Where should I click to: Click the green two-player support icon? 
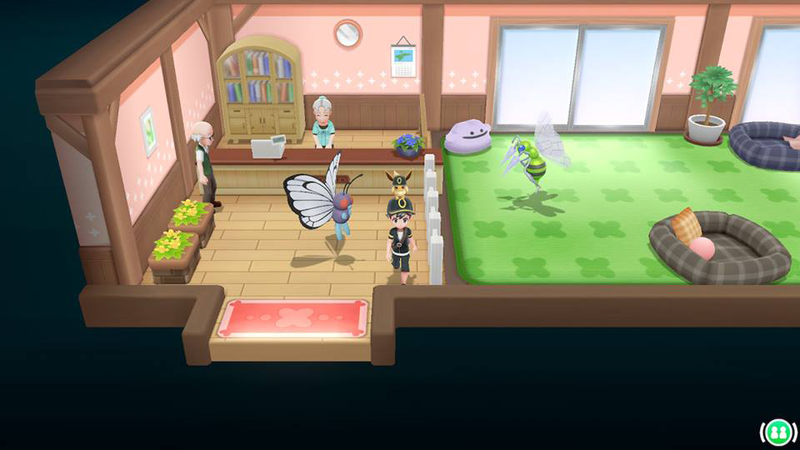tap(776, 432)
